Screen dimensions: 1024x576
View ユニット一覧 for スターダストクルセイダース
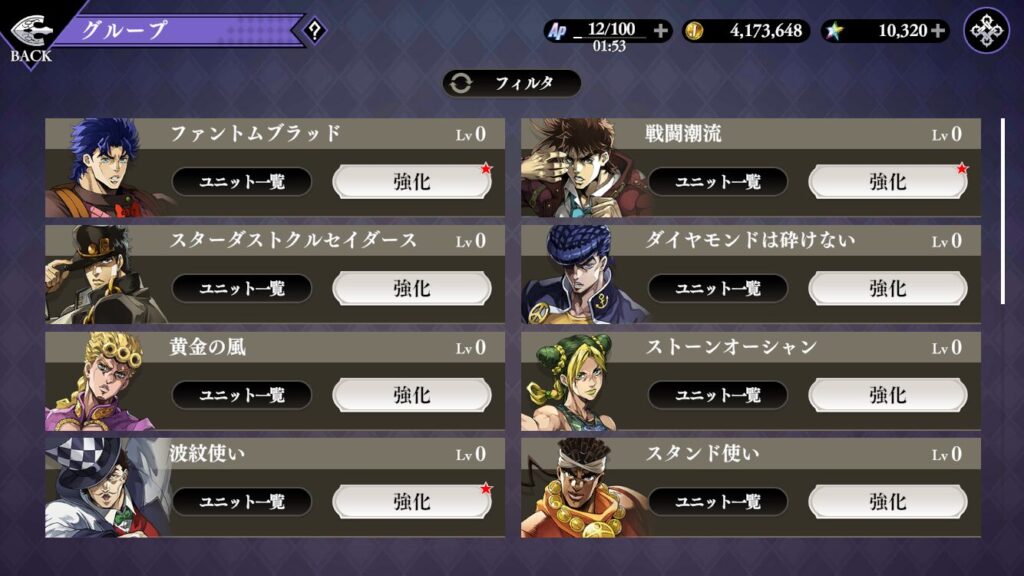pos(242,288)
